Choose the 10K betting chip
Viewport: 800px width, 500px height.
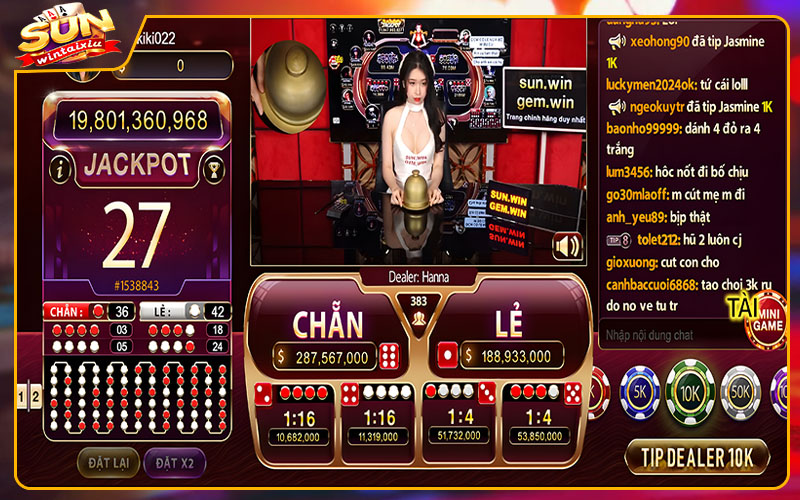[690, 394]
